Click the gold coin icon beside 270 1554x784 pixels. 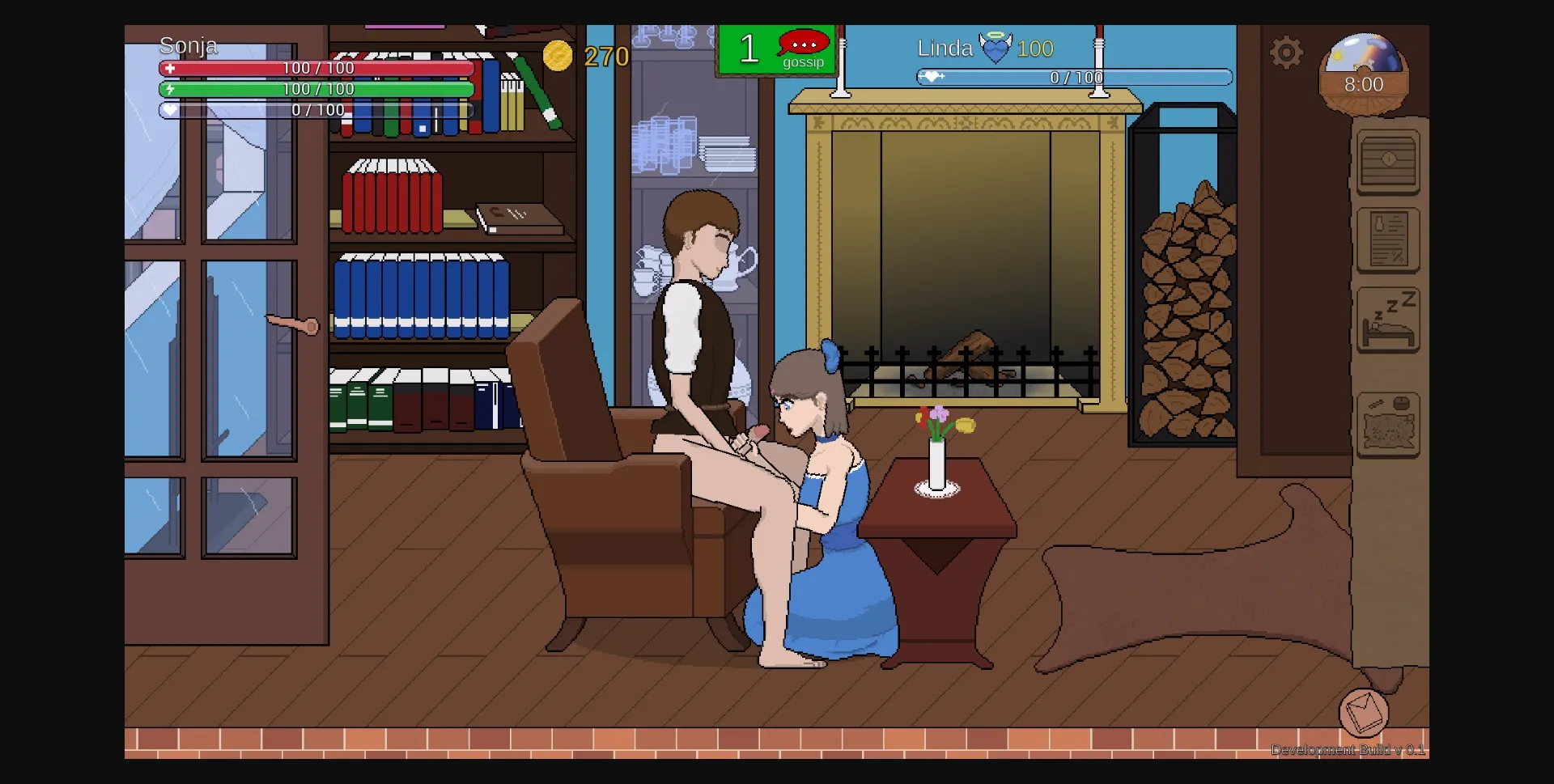click(x=559, y=56)
